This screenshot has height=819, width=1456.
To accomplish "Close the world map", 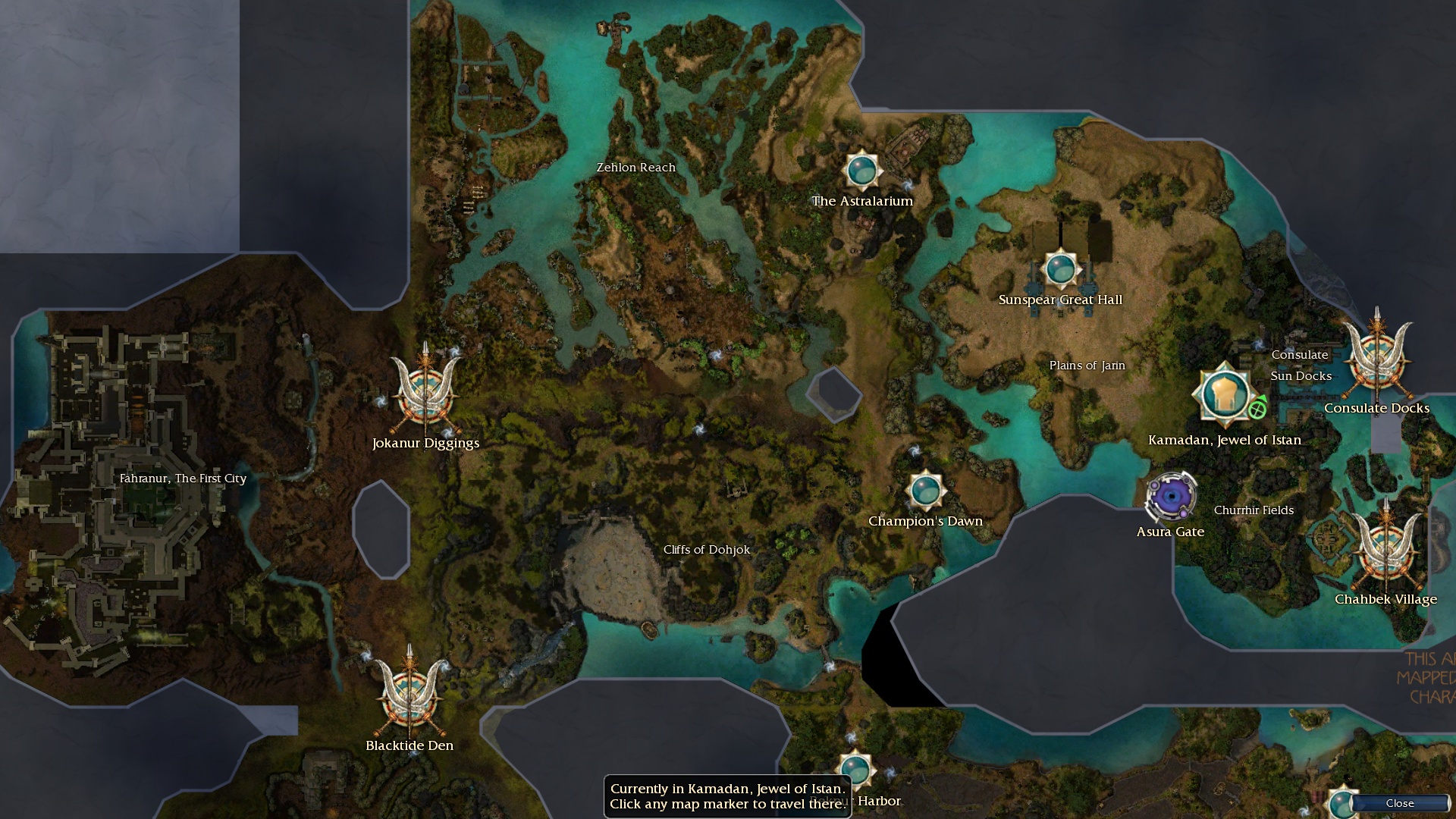I will coord(1399,803).
